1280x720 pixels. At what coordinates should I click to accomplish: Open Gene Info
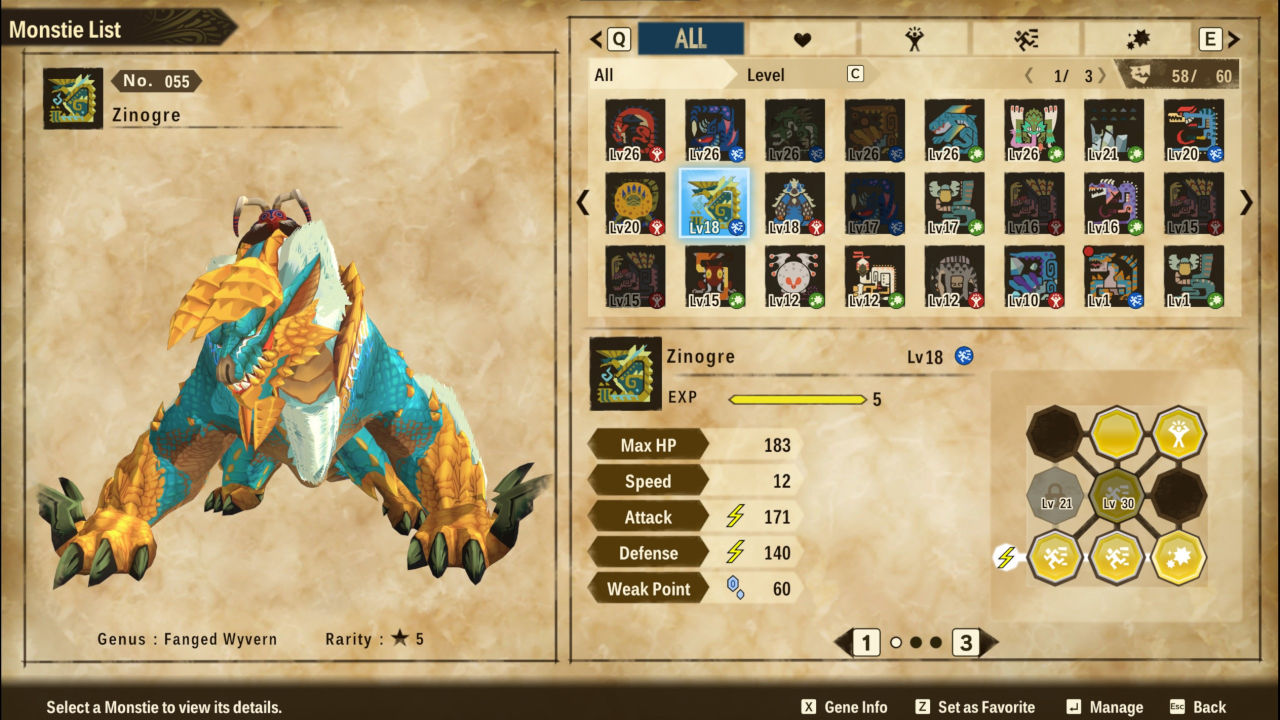click(847, 705)
